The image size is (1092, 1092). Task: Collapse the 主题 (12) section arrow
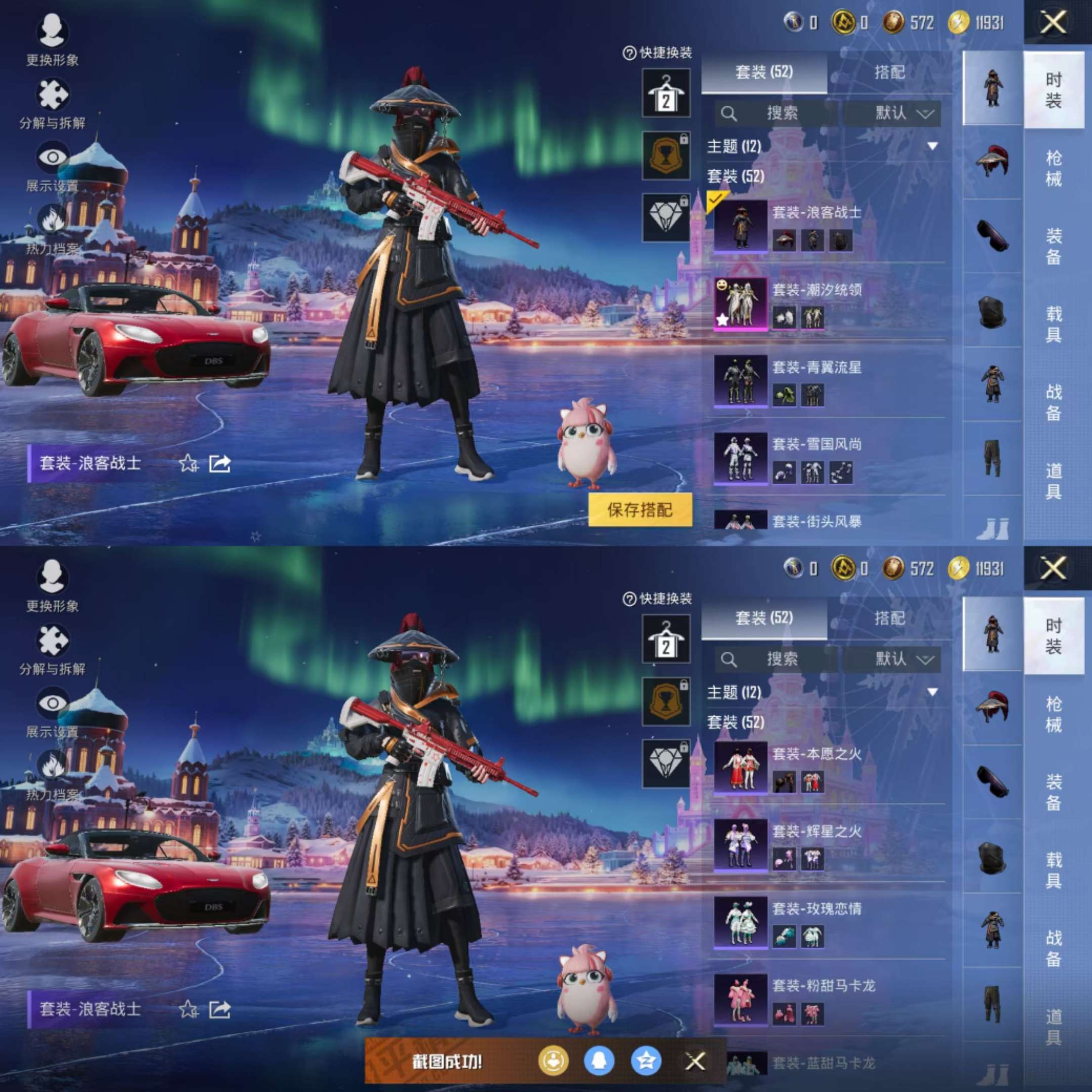point(933,146)
